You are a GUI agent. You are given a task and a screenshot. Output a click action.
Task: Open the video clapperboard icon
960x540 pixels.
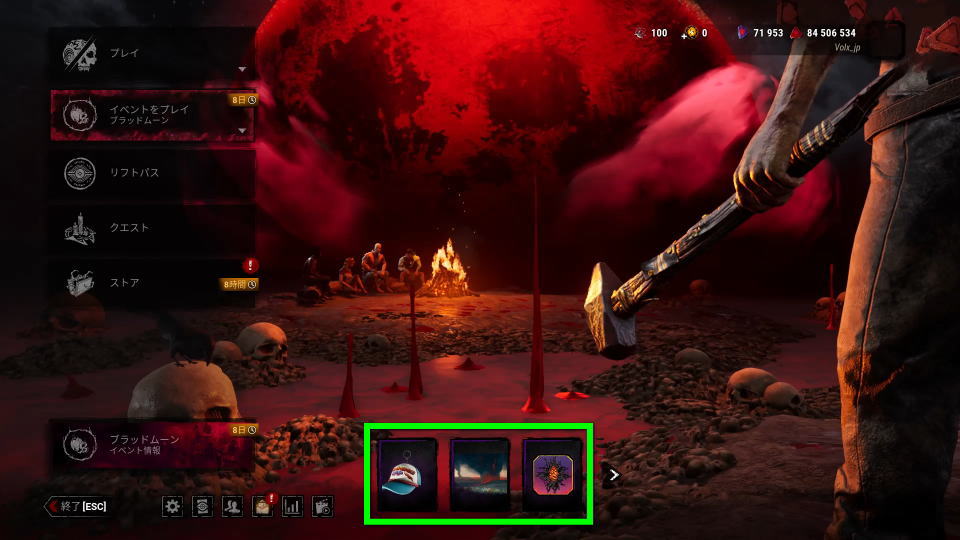pos(322,506)
